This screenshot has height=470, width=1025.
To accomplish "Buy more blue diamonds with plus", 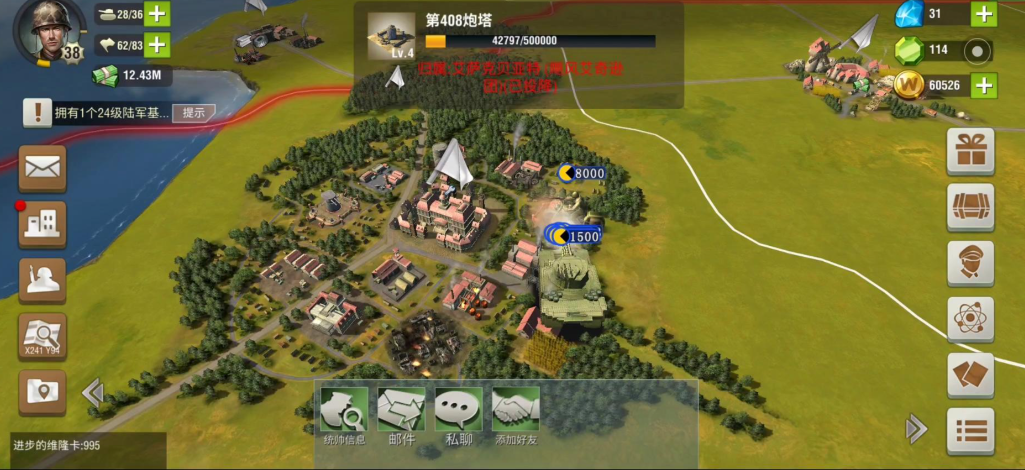I will 984,14.
